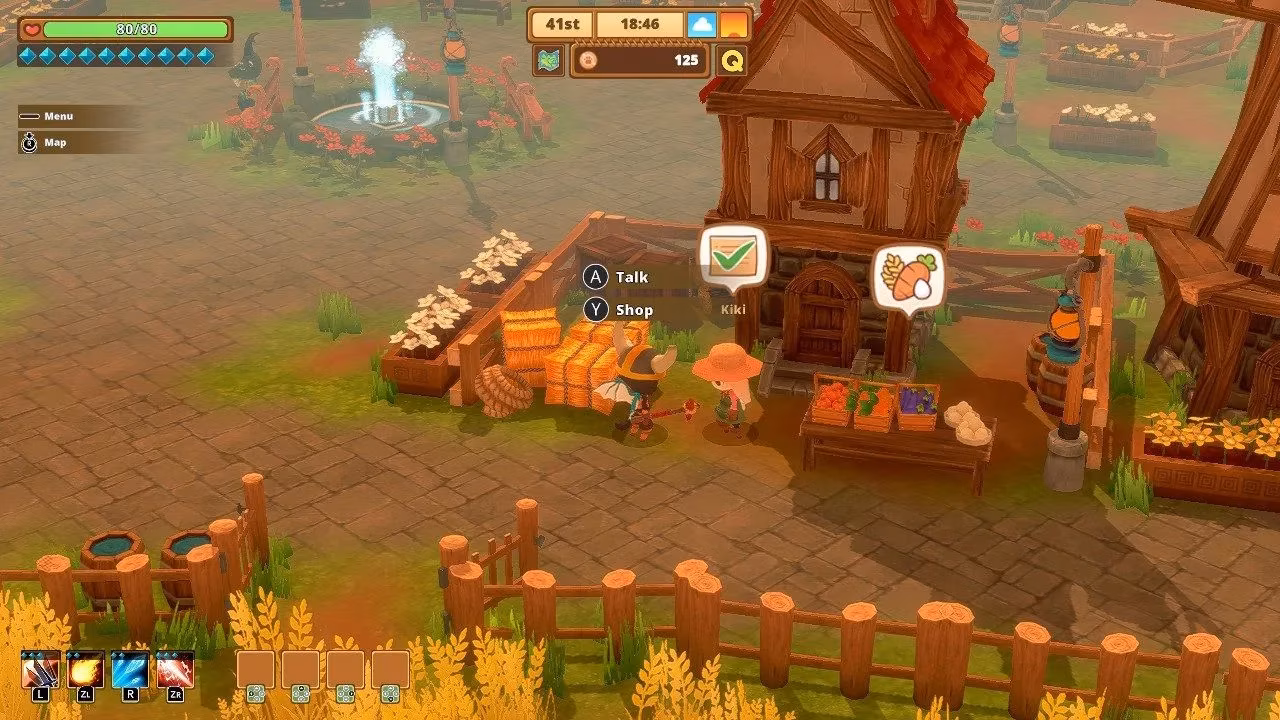Screen dimensions: 1280x720
Task: Click the green checkmark quest bubble
Action: tap(733, 258)
